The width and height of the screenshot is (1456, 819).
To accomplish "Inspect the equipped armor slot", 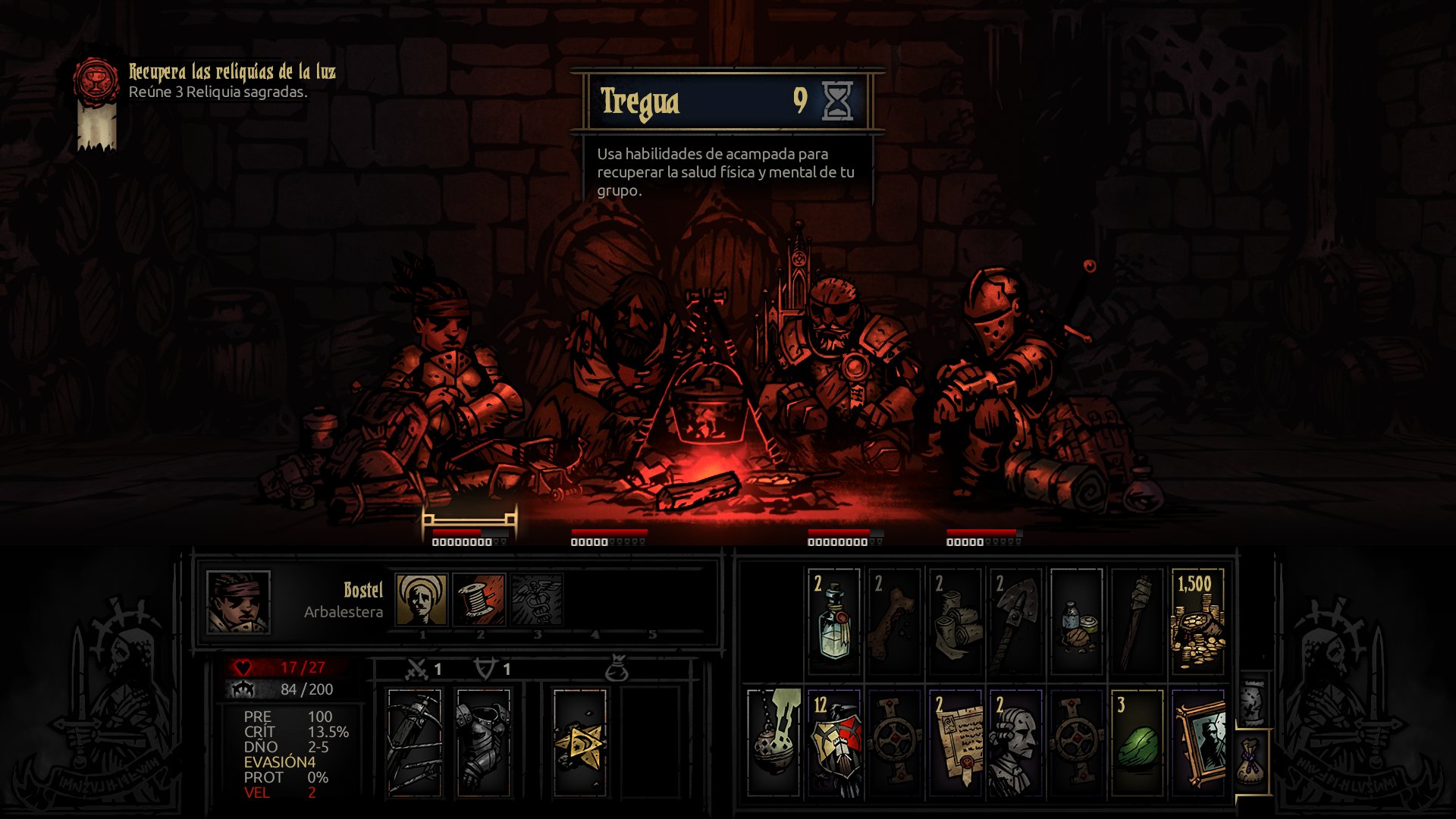I will (483, 742).
